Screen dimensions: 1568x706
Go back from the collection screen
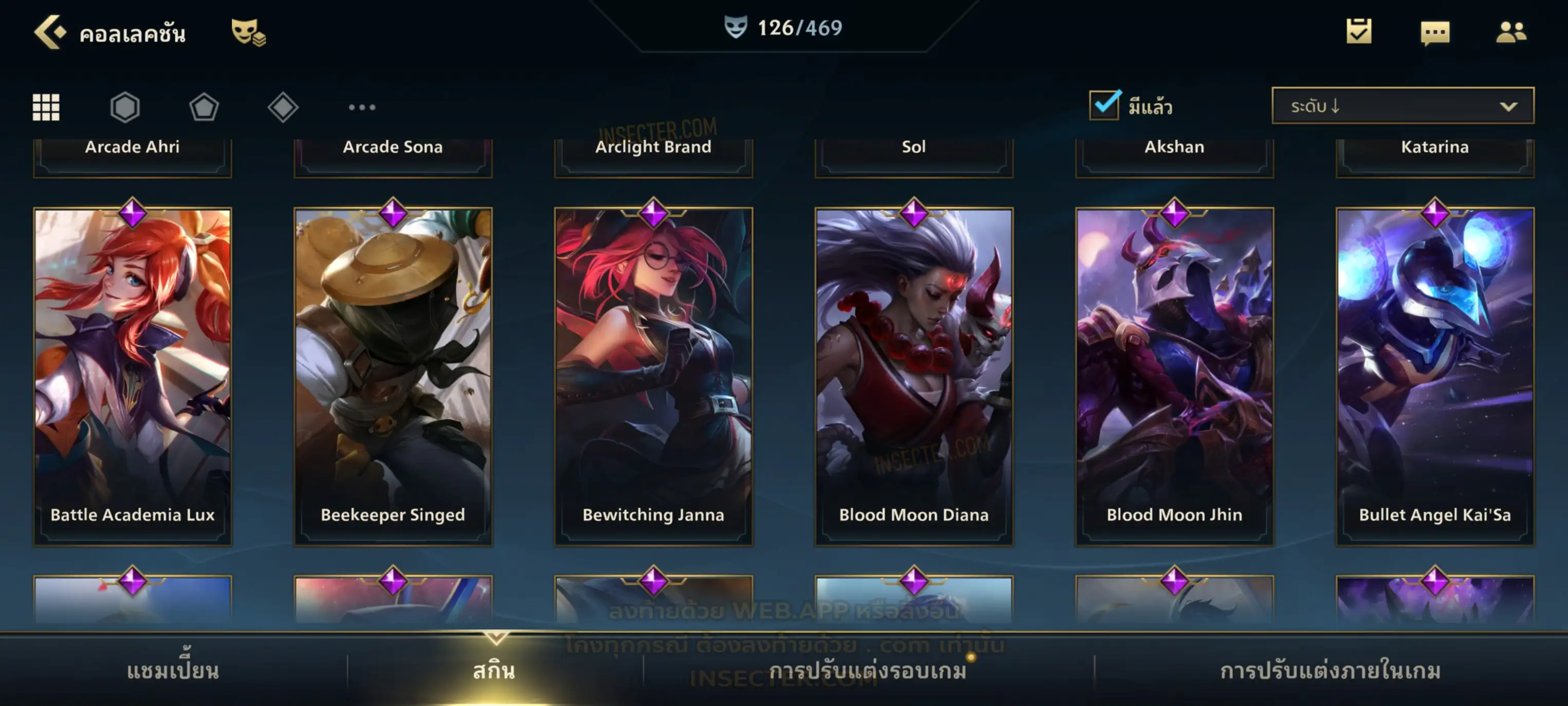(x=50, y=32)
